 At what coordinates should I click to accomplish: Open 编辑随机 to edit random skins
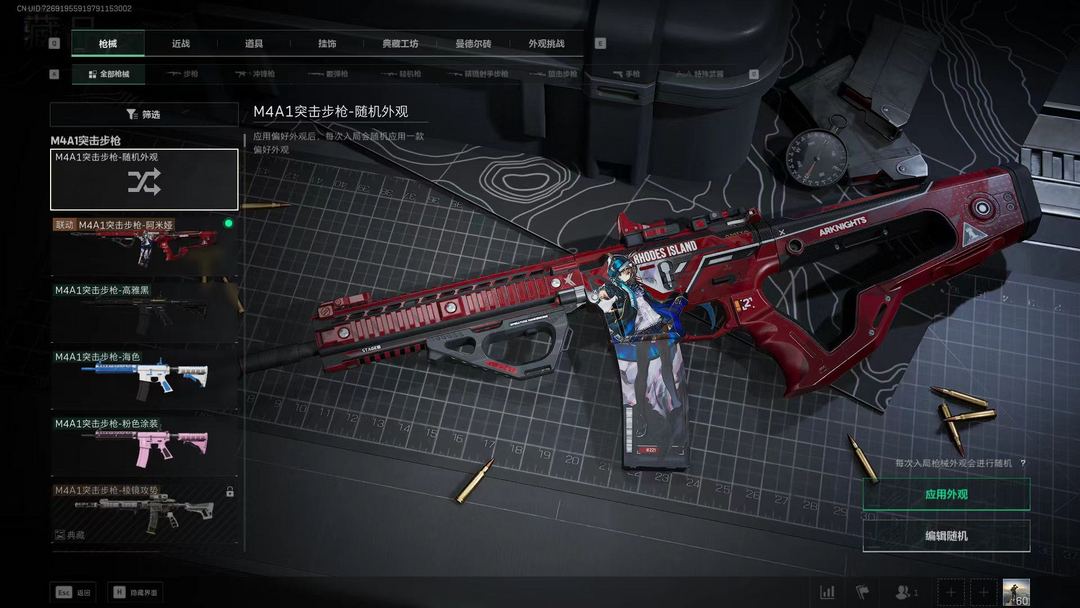[x=946, y=536]
